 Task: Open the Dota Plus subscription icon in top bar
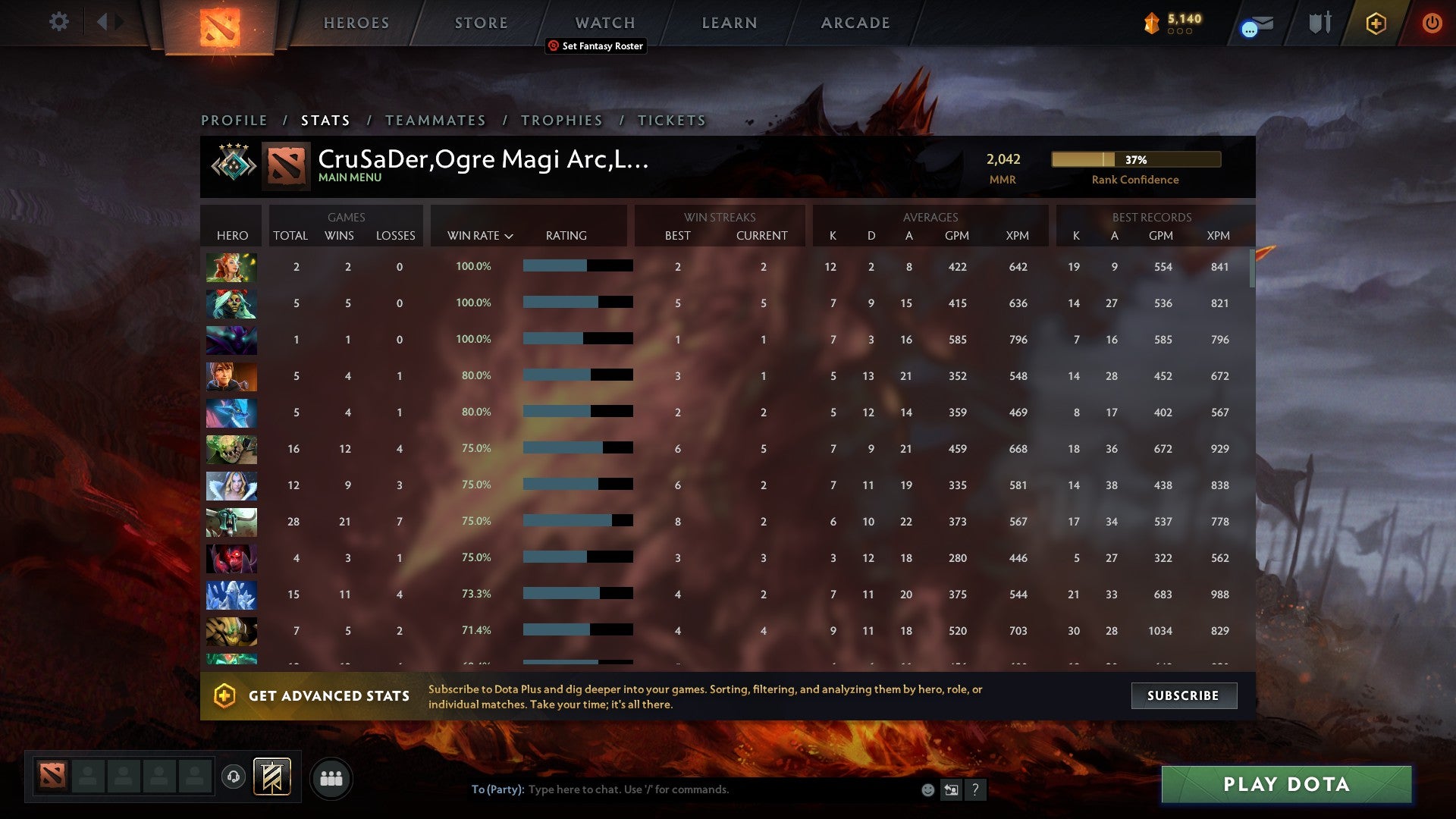point(1376,23)
